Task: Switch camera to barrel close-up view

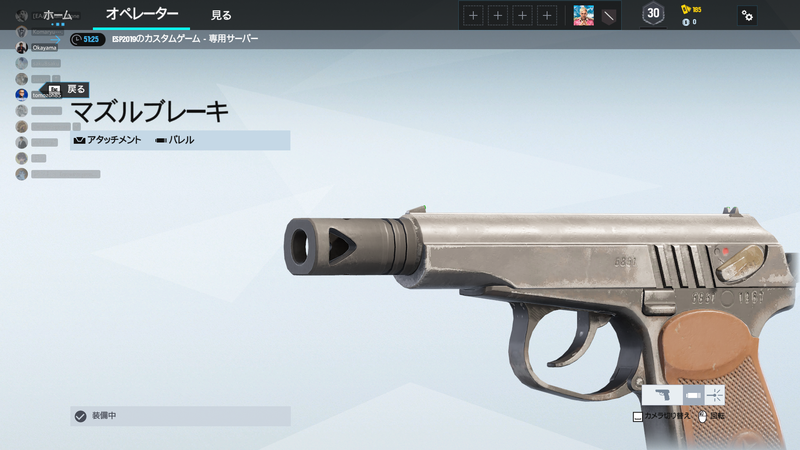Action: 692,395
